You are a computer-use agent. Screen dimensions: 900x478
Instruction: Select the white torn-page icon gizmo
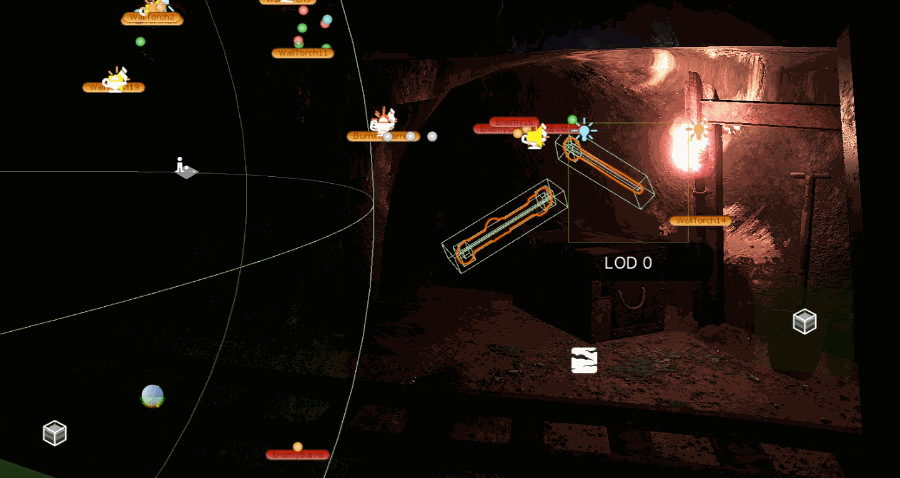pos(584,360)
